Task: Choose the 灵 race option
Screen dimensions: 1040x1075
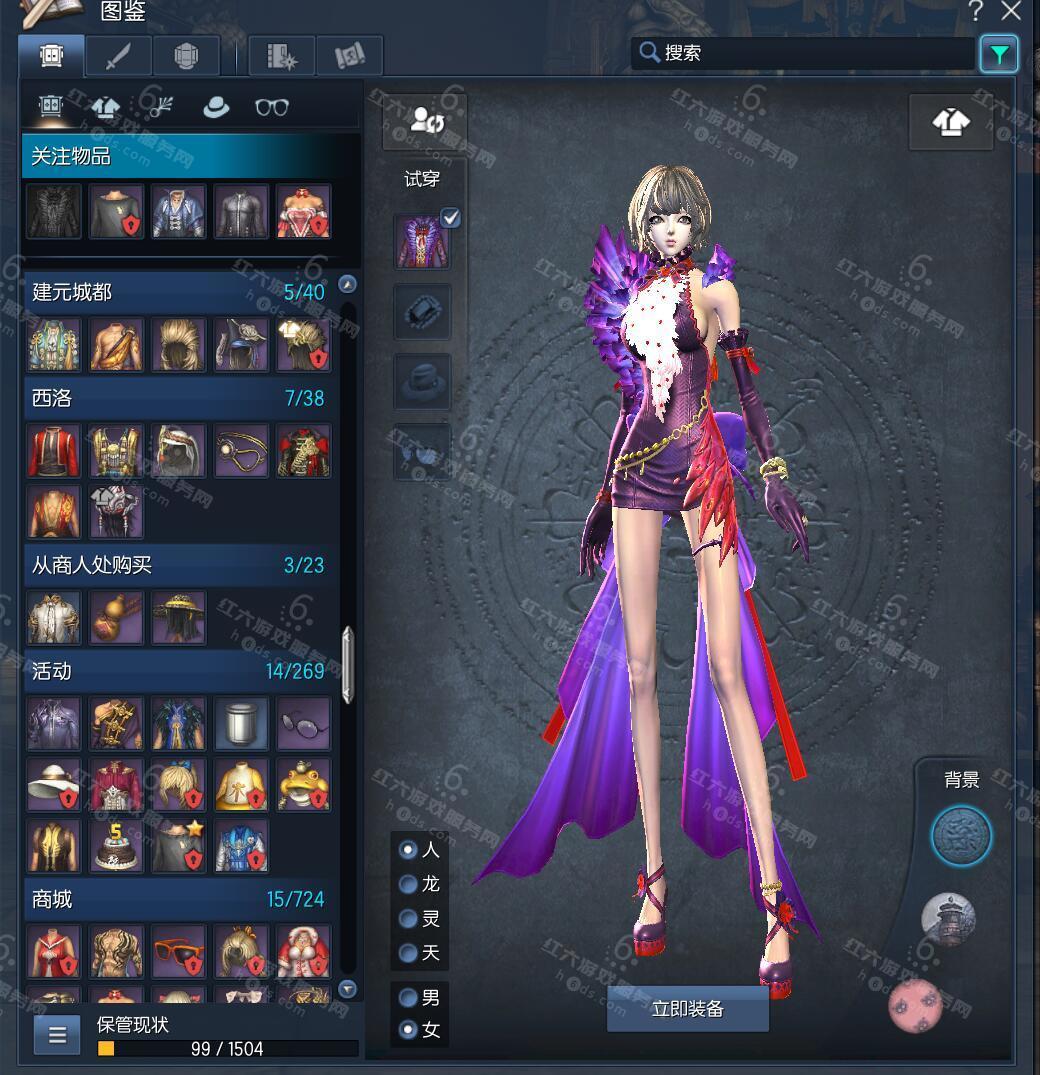Action: (x=408, y=919)
